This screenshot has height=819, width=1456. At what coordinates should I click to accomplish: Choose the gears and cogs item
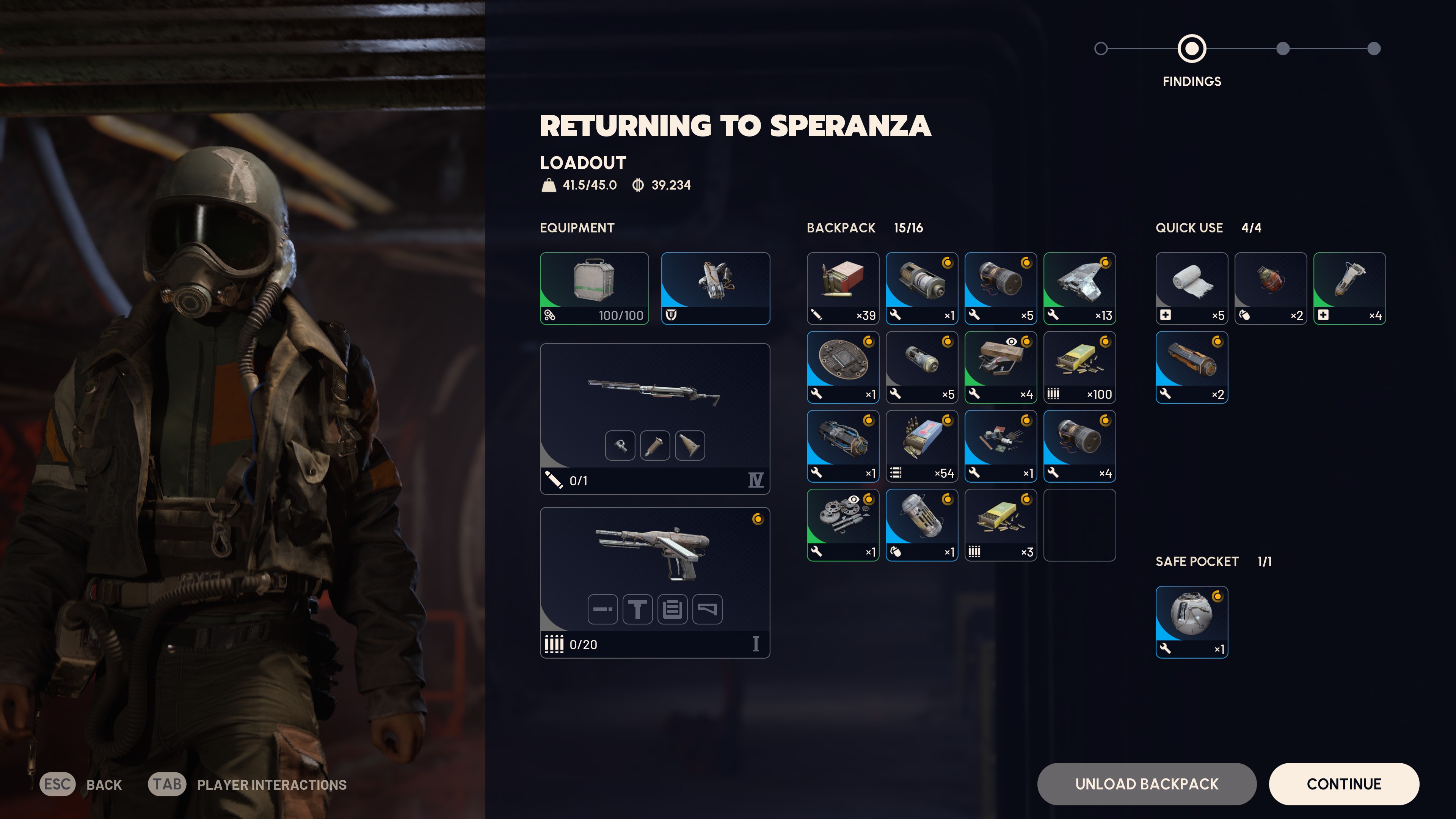(843, 524)
